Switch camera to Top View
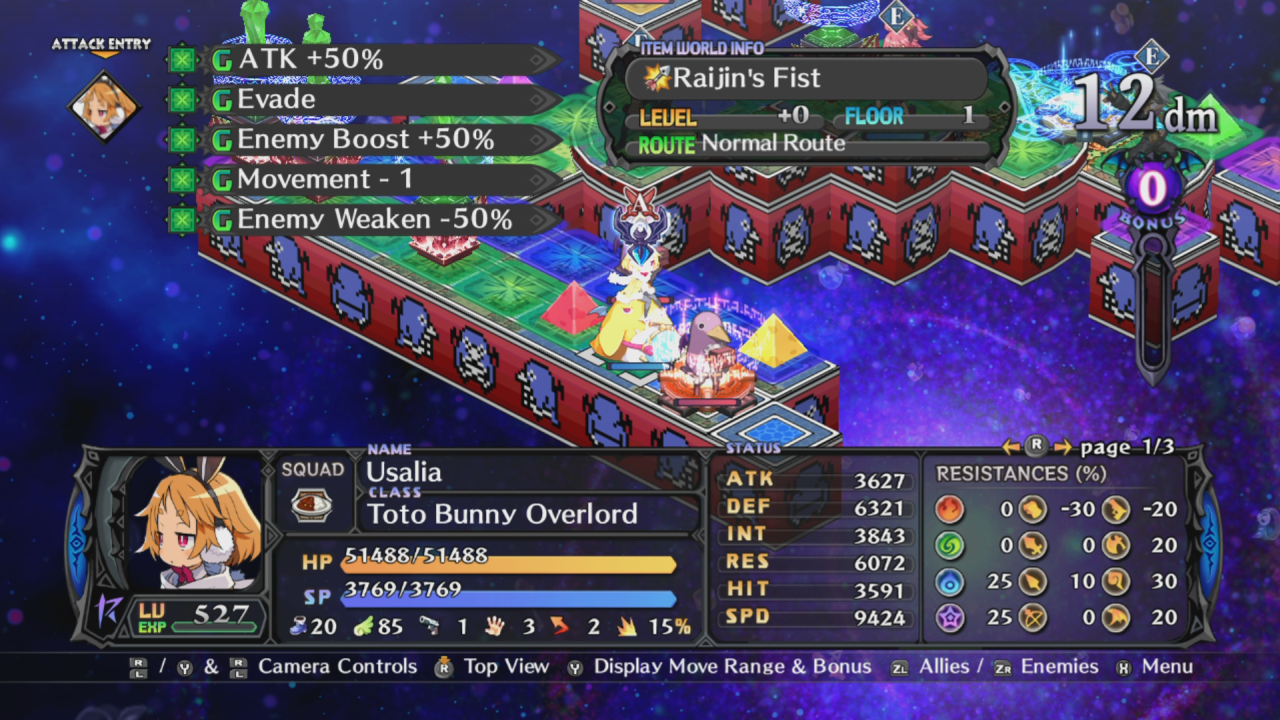The image size is (1280, 720). click(508, 666)
